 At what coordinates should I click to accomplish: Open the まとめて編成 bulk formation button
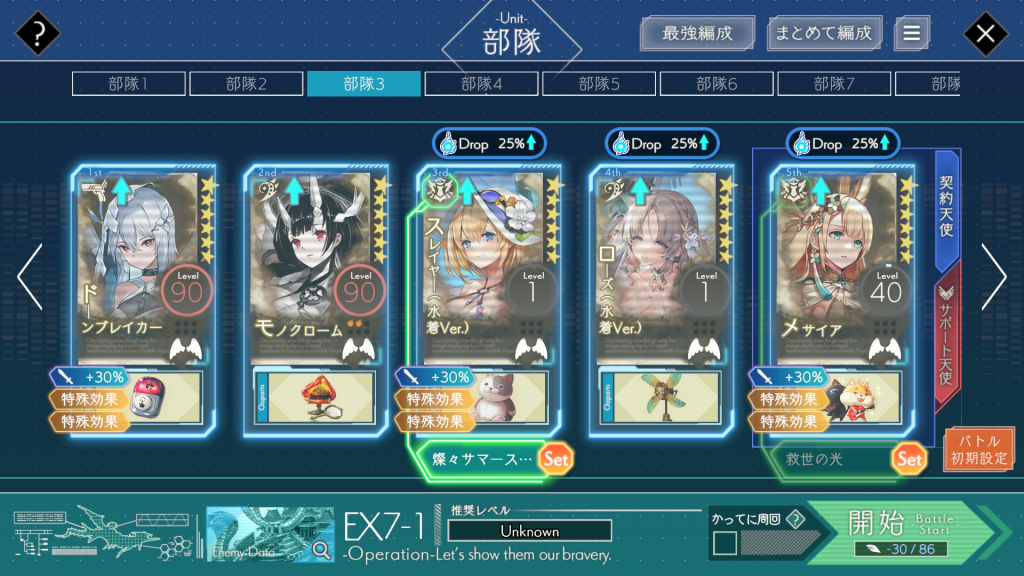point(824,33)
